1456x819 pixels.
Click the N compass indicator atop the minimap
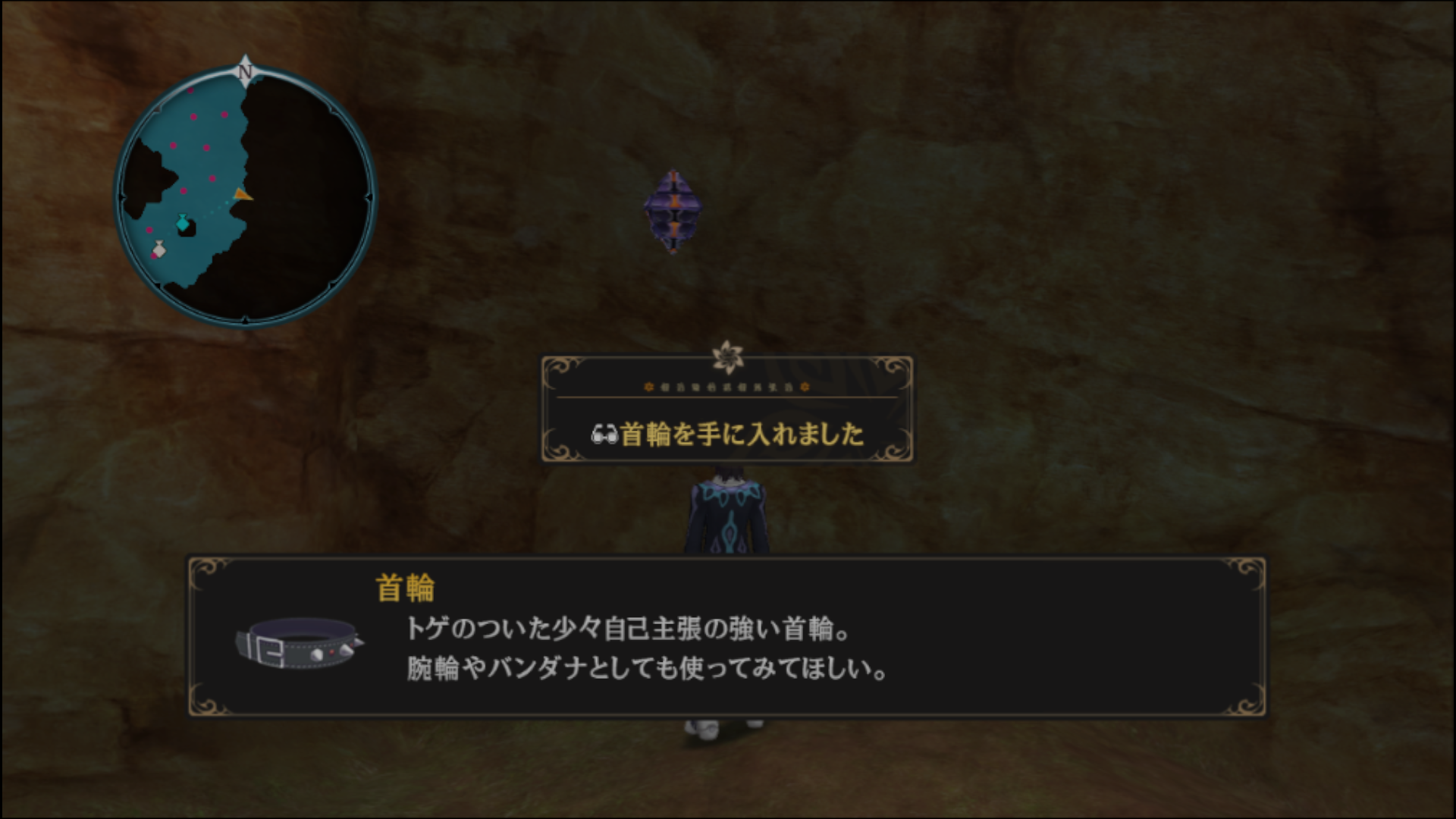(244, 72)
